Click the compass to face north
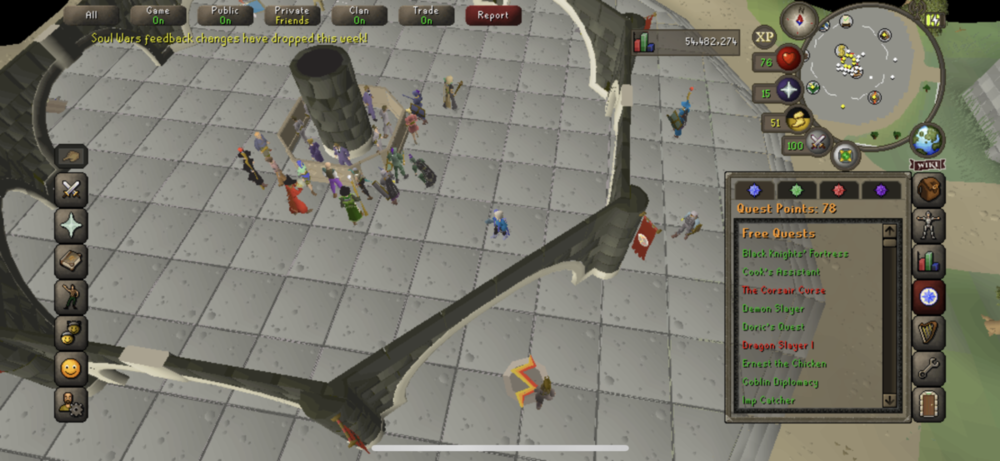The height and width of the screenshot is (461, 1000). [x=799, y=17]
